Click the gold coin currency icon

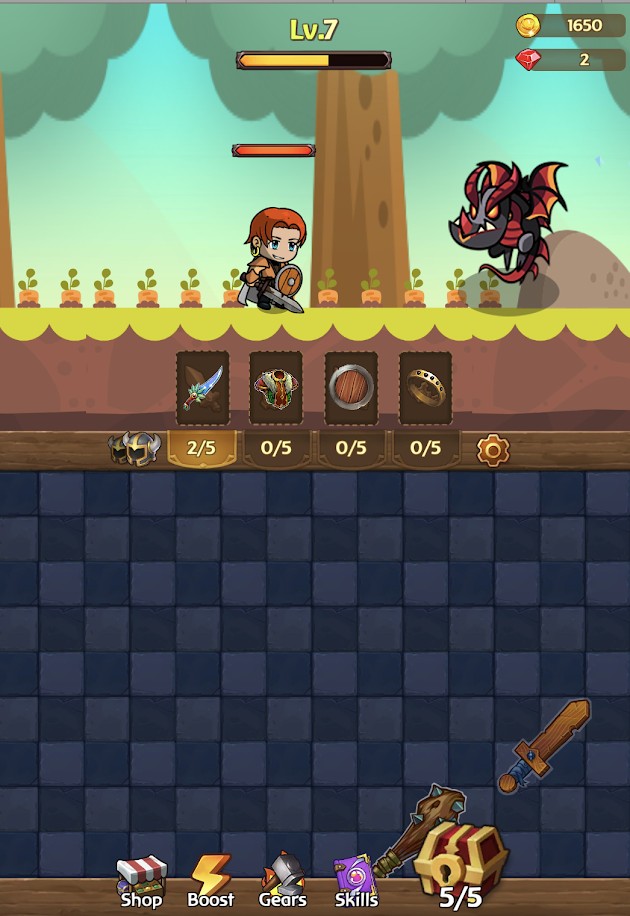click(x=529, y=26)
